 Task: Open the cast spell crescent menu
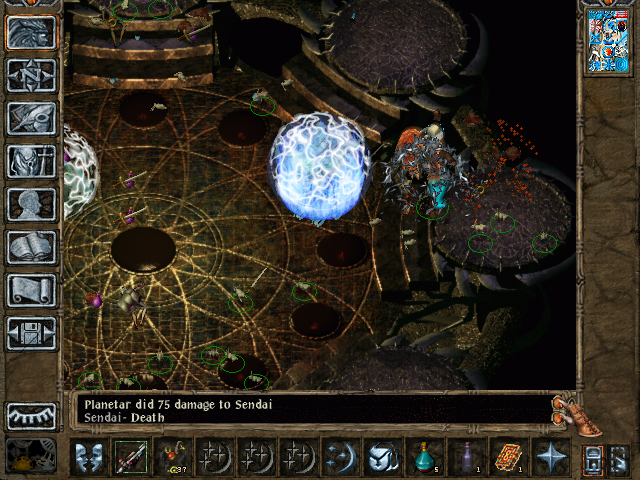(x=339, y=457)
